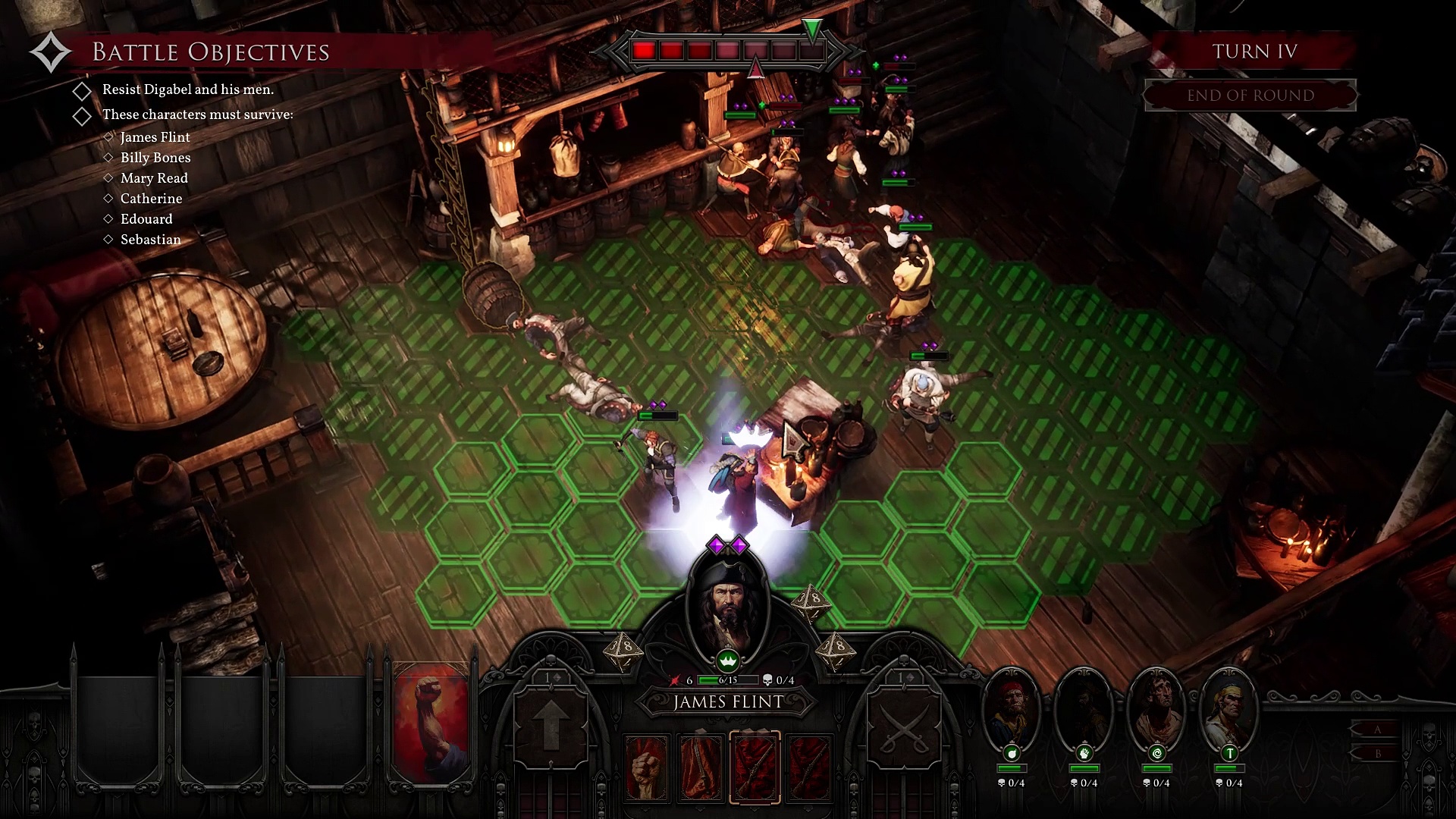Choose the cutlass sword weapon card

700,767
